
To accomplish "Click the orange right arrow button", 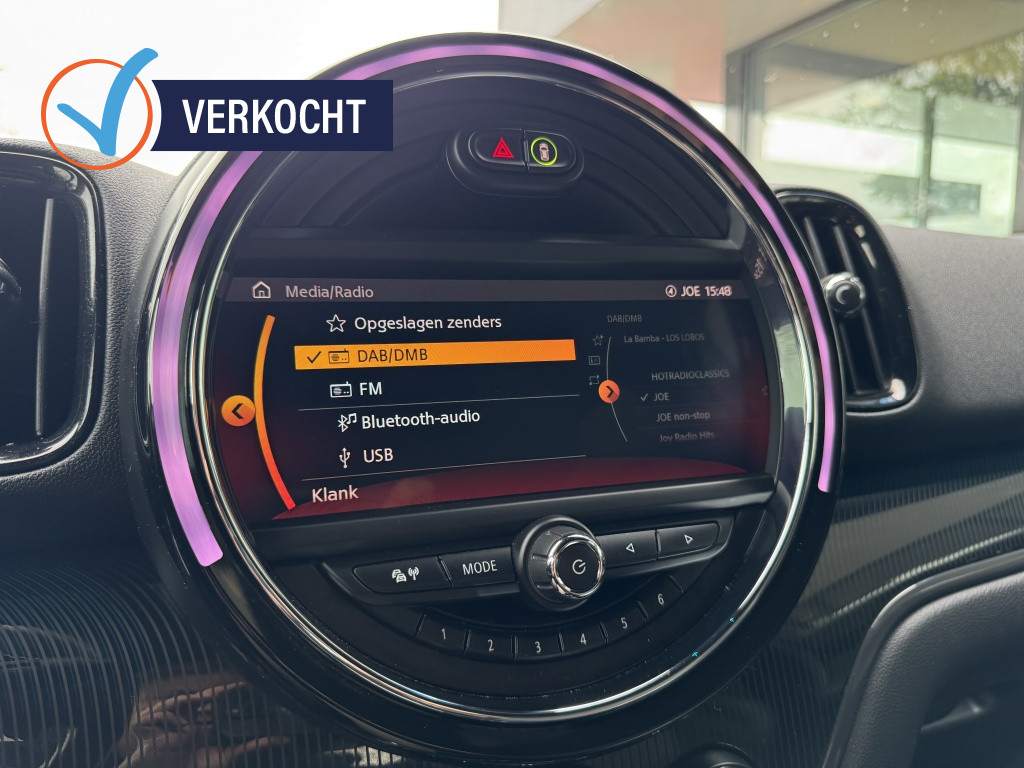I will tap(609, 392).
